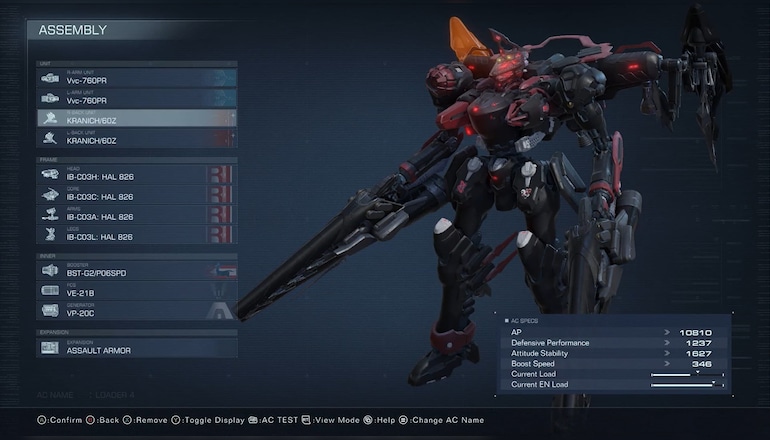The width and height of the screenshot is (770, 440).
Task: Open the Core part IB-C03C: HAL 826
Action: (x=136, y=195)
